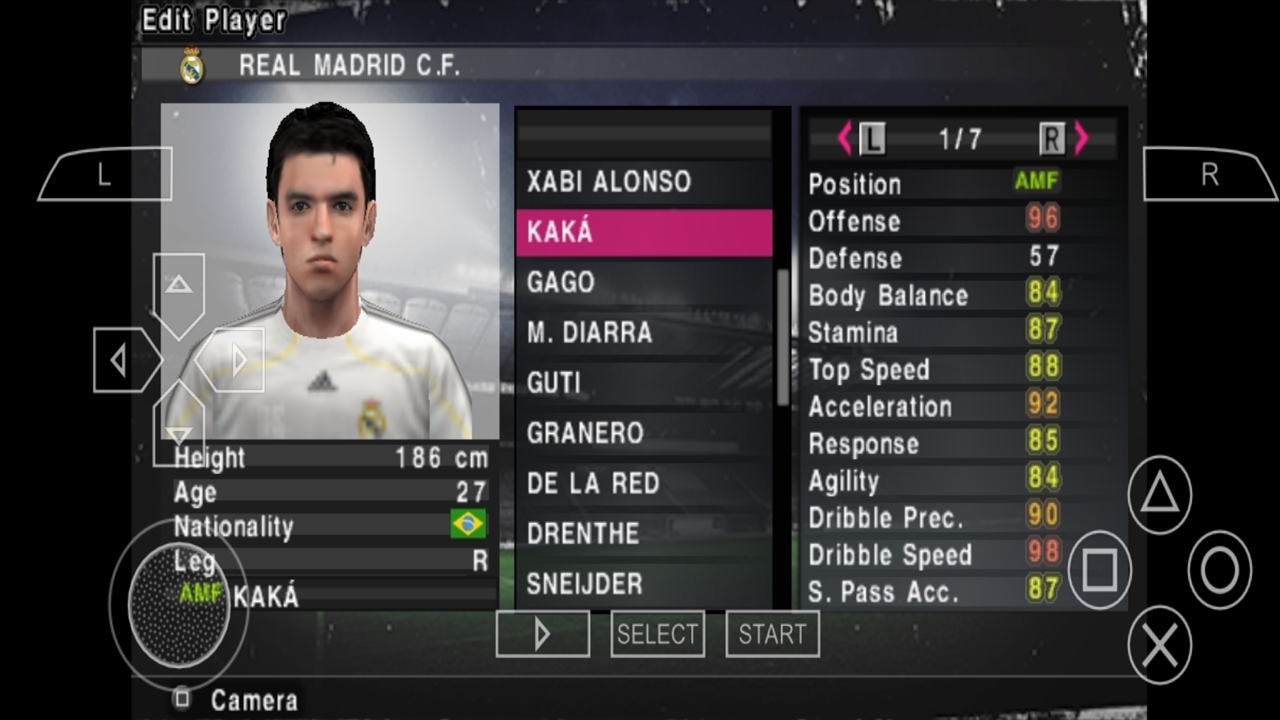The height and width of the screenshot is (720, 1280).
Task: Click the pink right arrow on stats page
Action: click(x=1081, y=139)
